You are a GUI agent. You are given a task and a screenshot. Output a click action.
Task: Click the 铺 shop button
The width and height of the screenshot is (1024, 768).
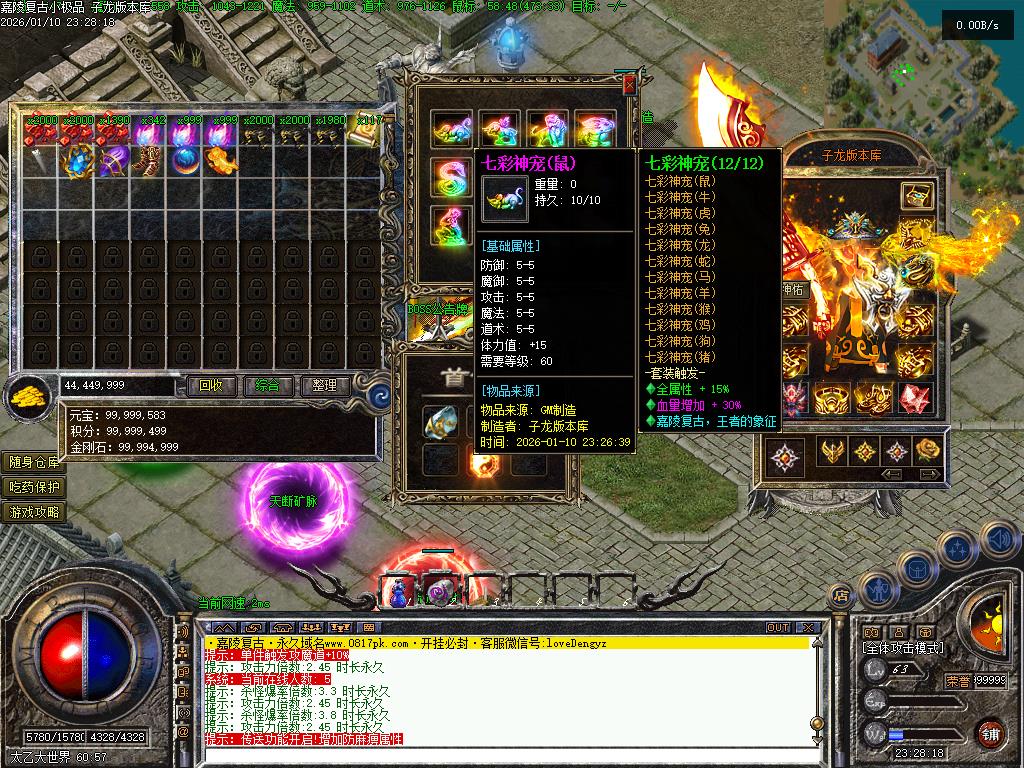(990, 733)
